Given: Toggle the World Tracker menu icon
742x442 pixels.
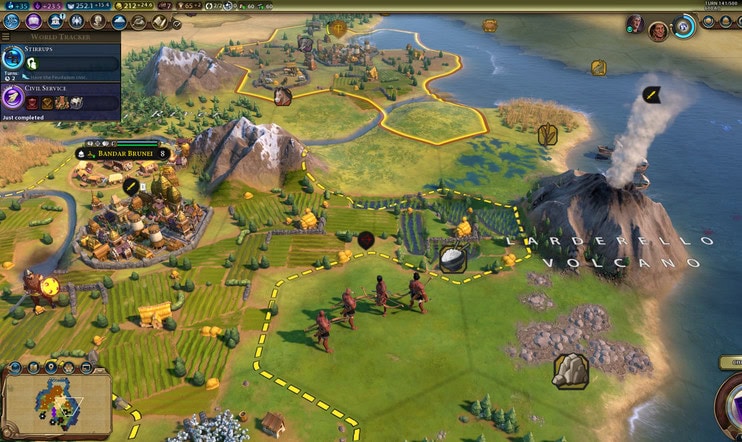Looking at the screenshot, I should (x=10, y=38).
